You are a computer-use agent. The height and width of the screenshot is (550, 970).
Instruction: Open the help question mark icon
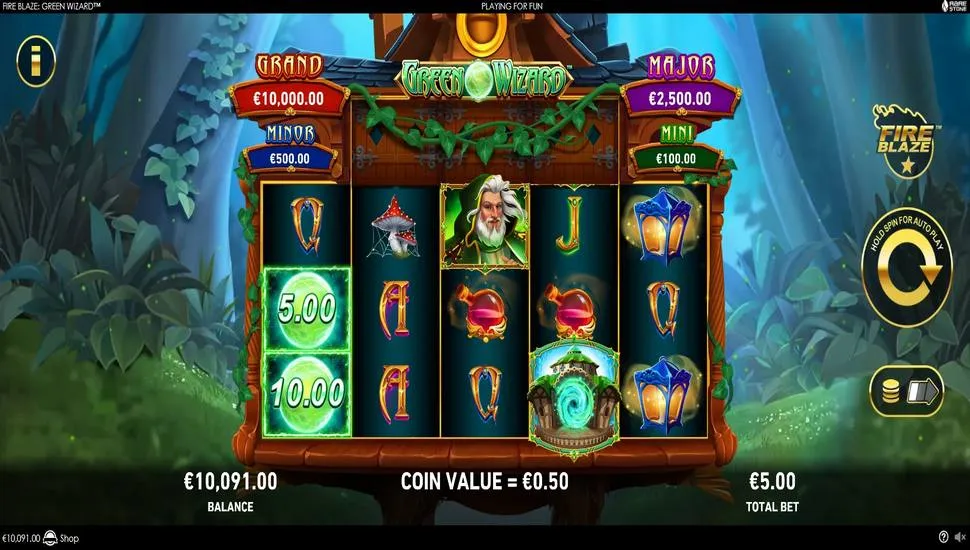[944, 538]
